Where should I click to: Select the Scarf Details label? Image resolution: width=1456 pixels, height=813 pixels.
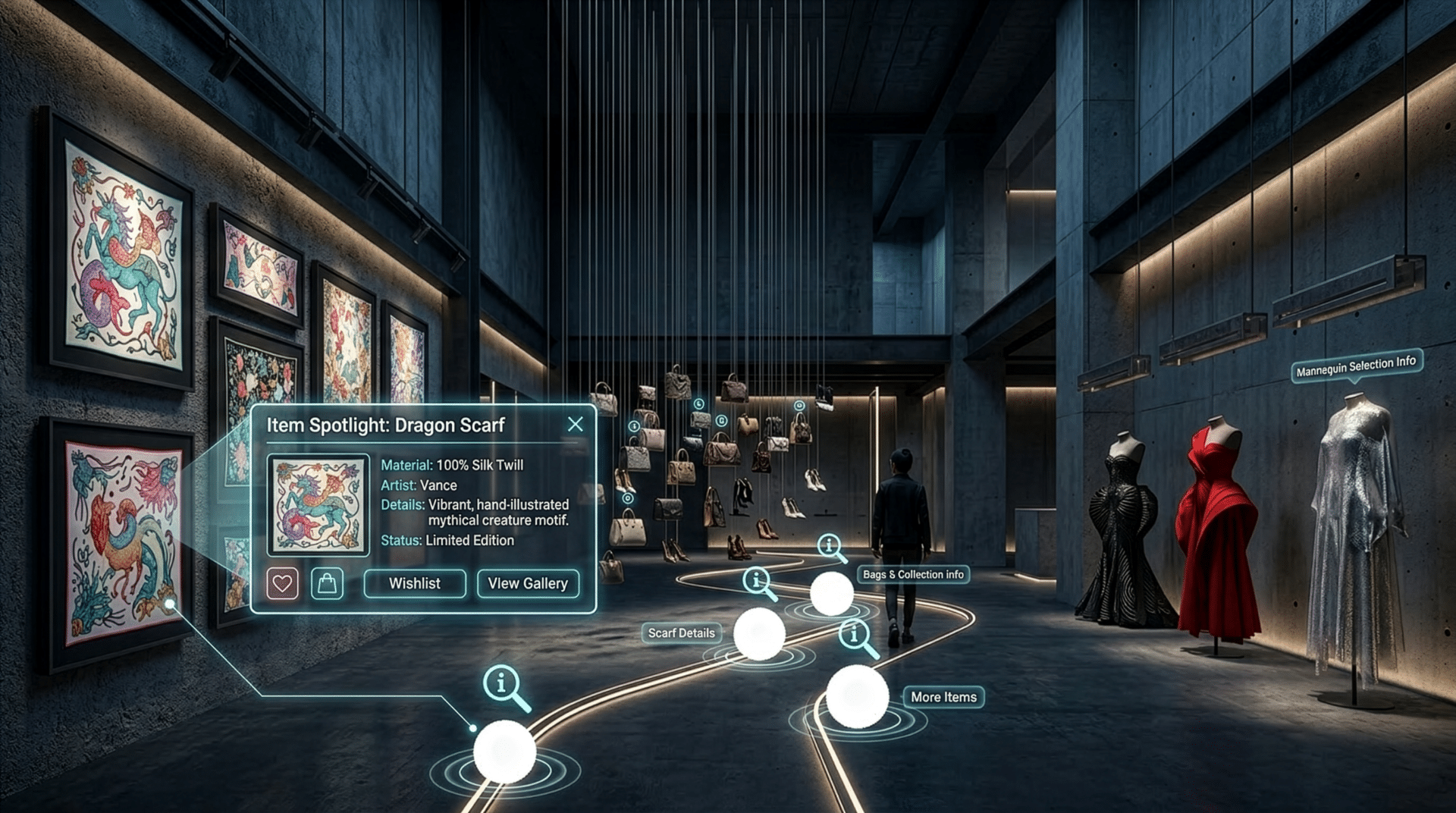[x=681, y=633]
